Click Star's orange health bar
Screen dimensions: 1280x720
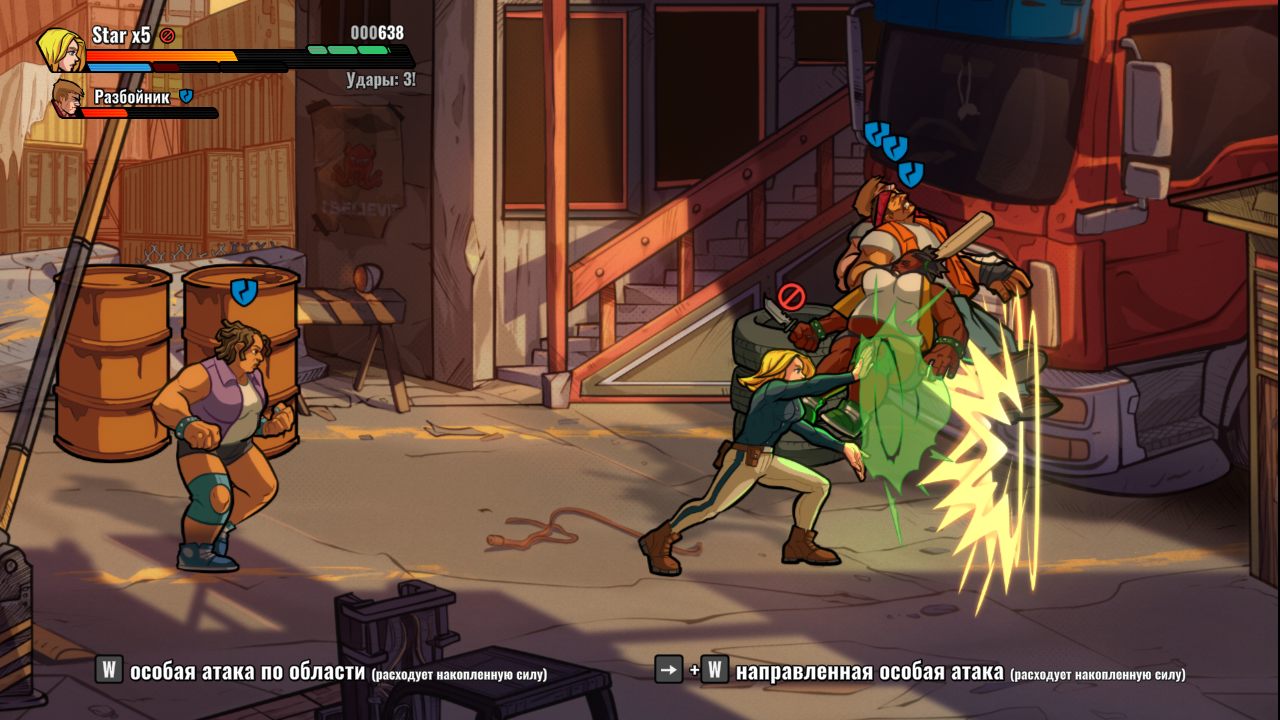[158, 55]
